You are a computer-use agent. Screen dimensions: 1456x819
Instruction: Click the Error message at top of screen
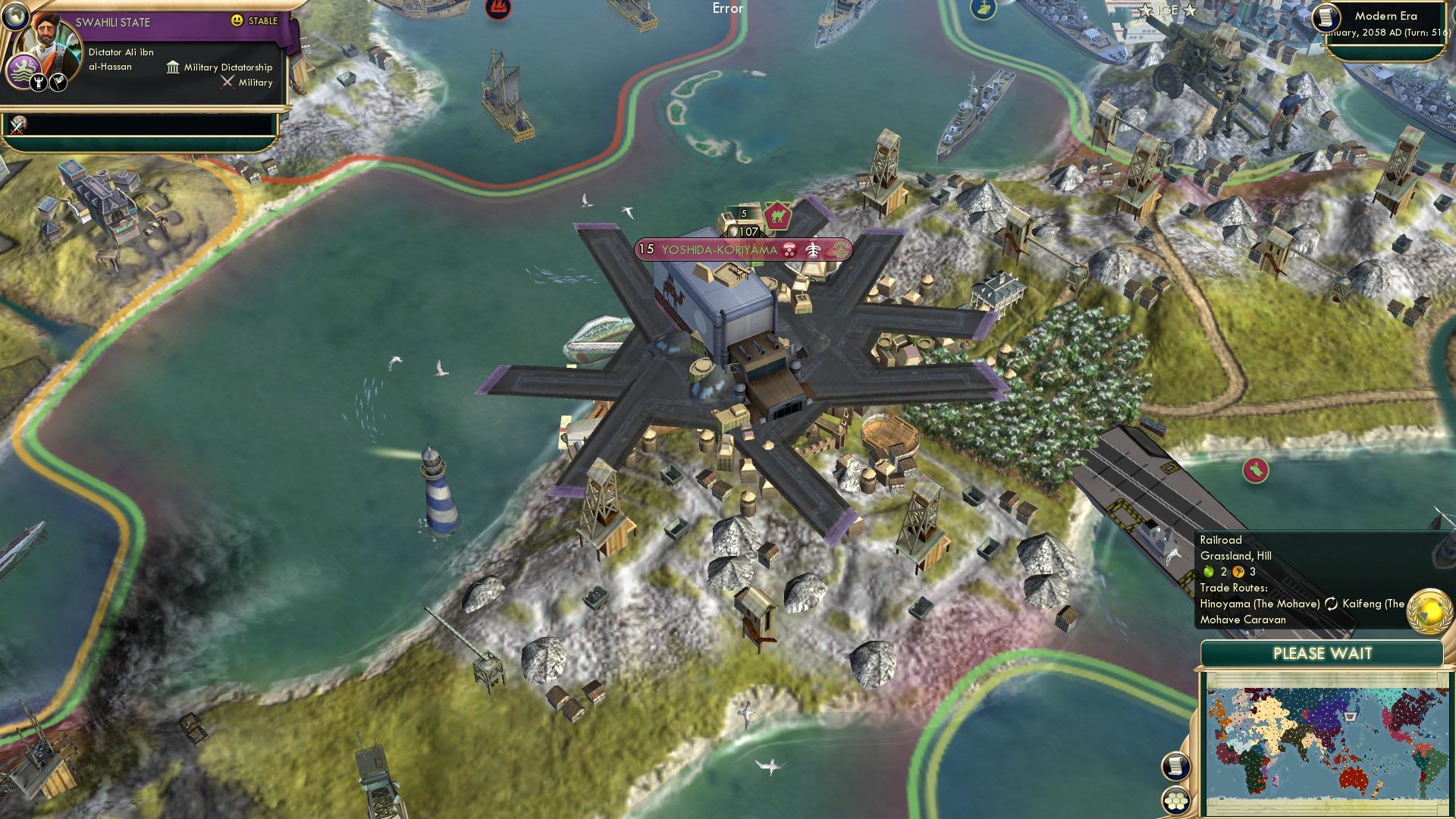(x=726, y=9)
